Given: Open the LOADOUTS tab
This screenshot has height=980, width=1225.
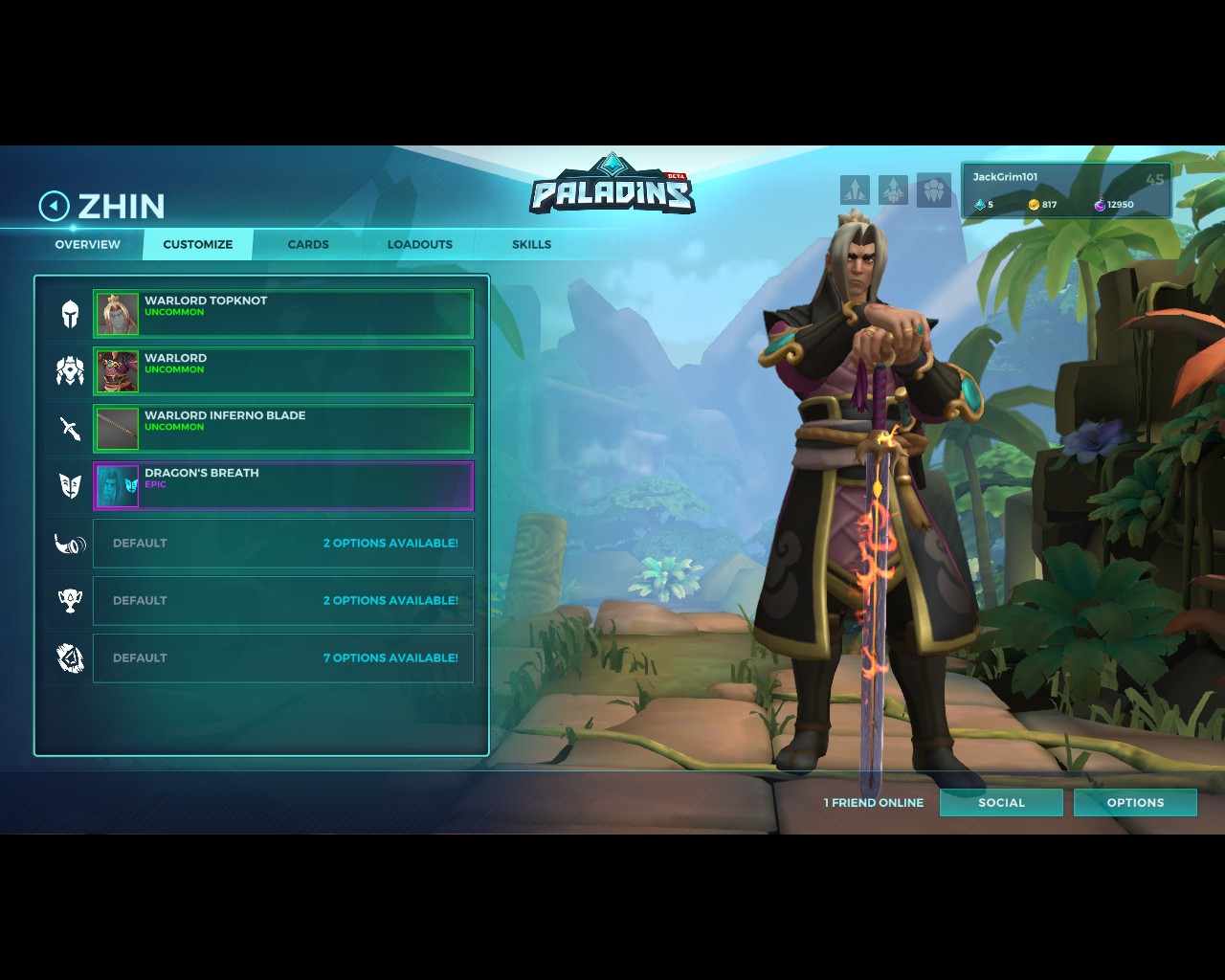Looking at the screenshot, I should coord(420,244).
